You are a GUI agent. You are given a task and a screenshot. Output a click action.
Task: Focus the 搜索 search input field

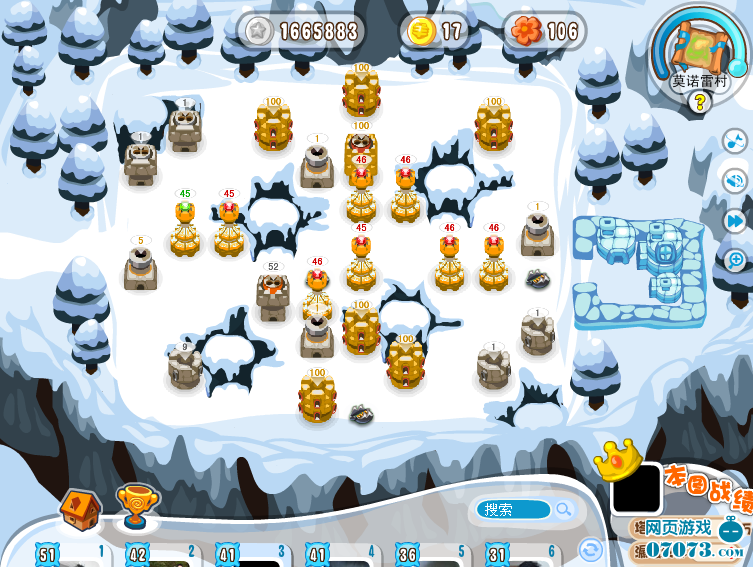(x=512, y=510)
